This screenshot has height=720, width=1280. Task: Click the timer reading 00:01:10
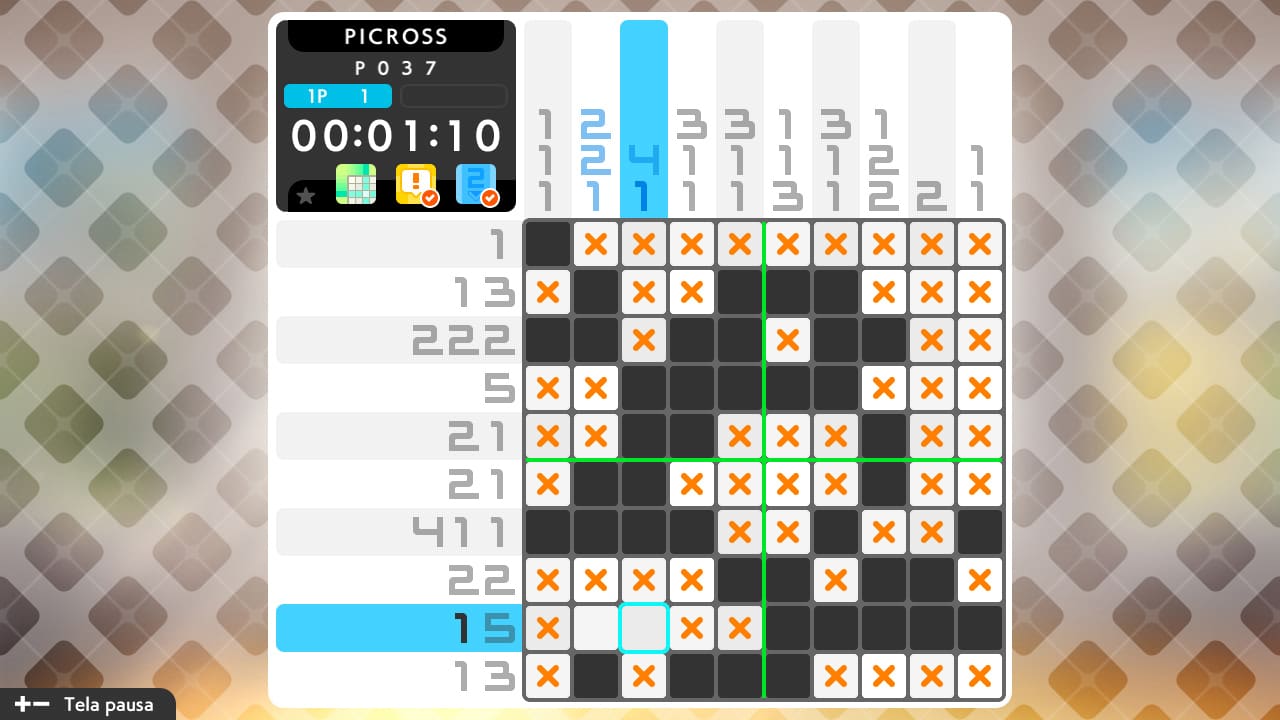click(396, 135)
